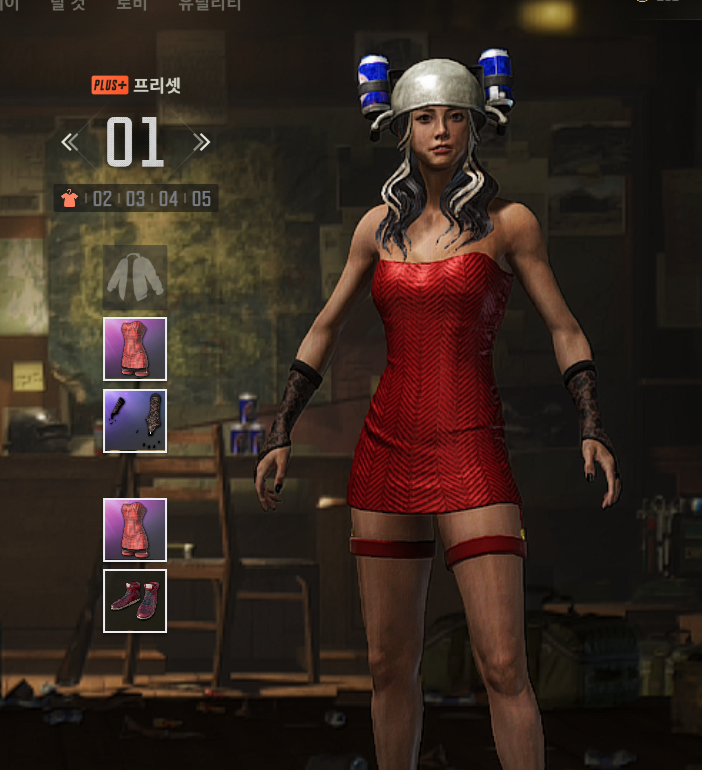Open the 유틸리티 tab
Screen dimensions: 702x770
pos(211,4)
